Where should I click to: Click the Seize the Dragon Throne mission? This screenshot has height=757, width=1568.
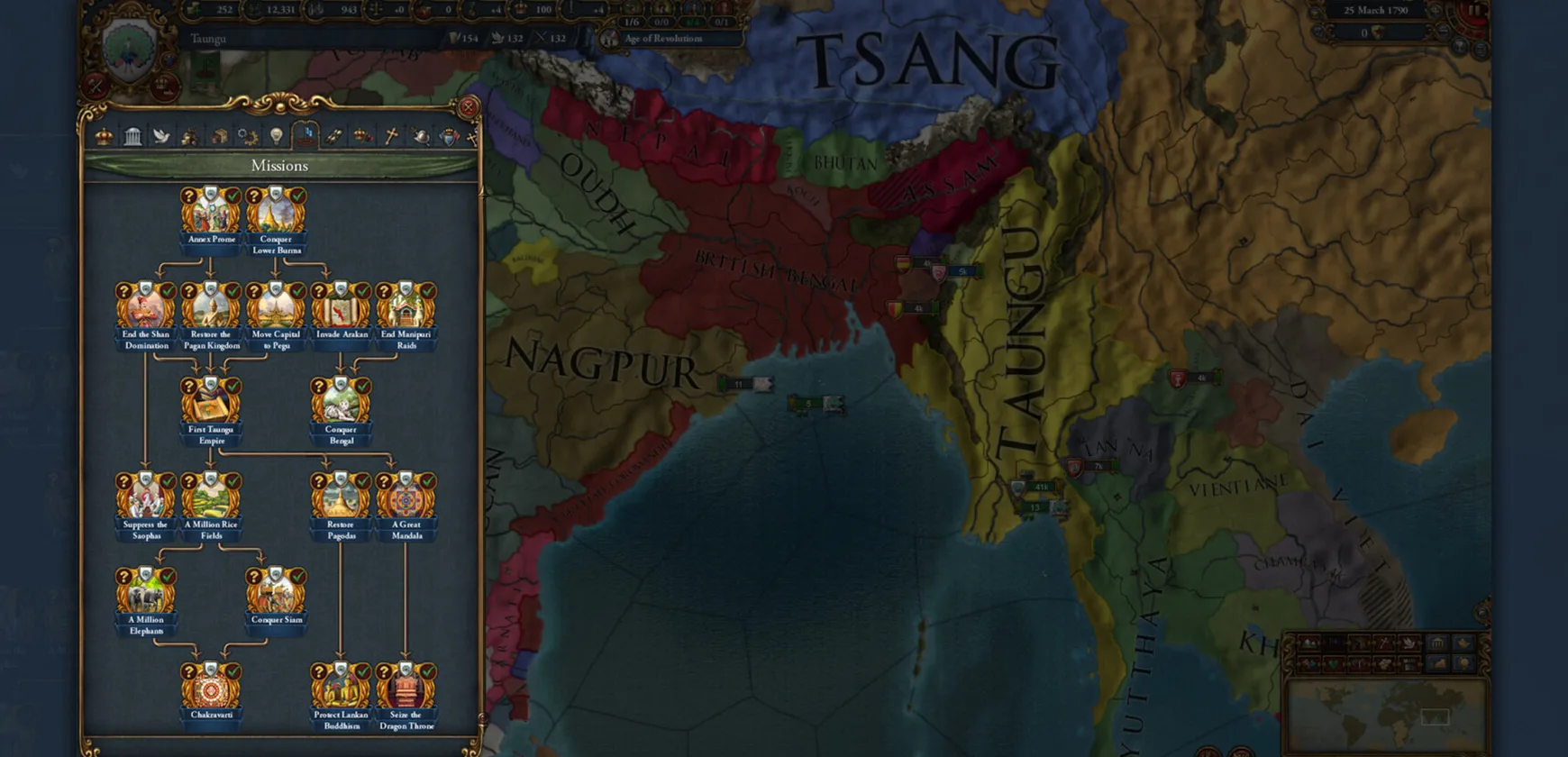click(x=406, y=689)
